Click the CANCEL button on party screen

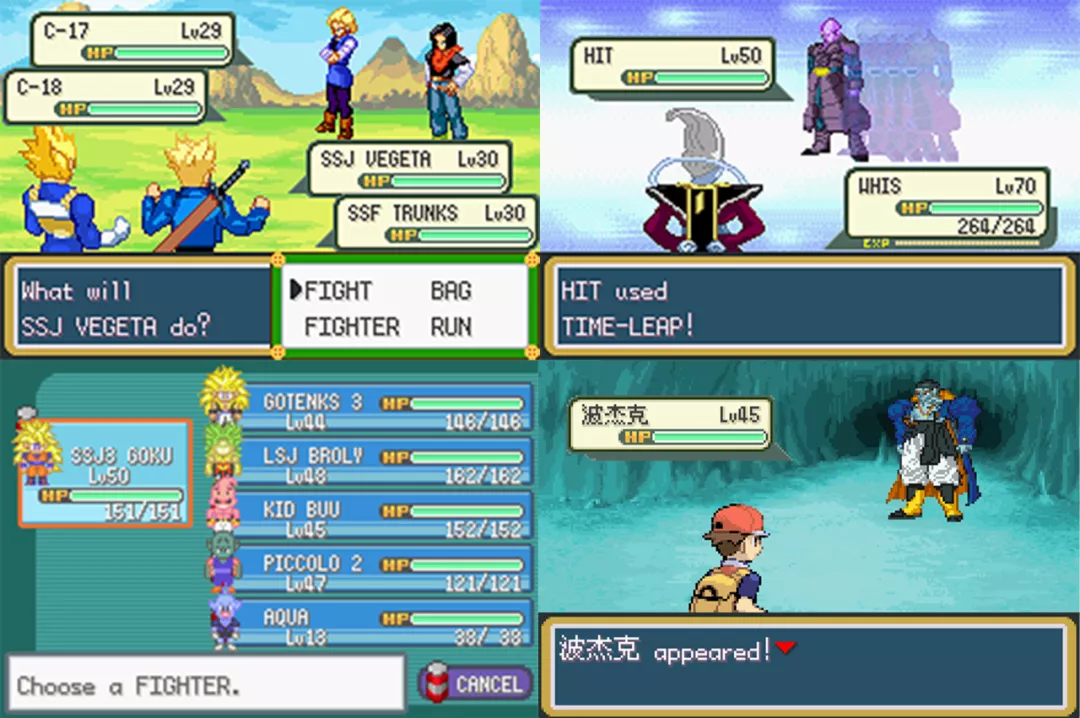pyautogui.click(x=476, y=684)
